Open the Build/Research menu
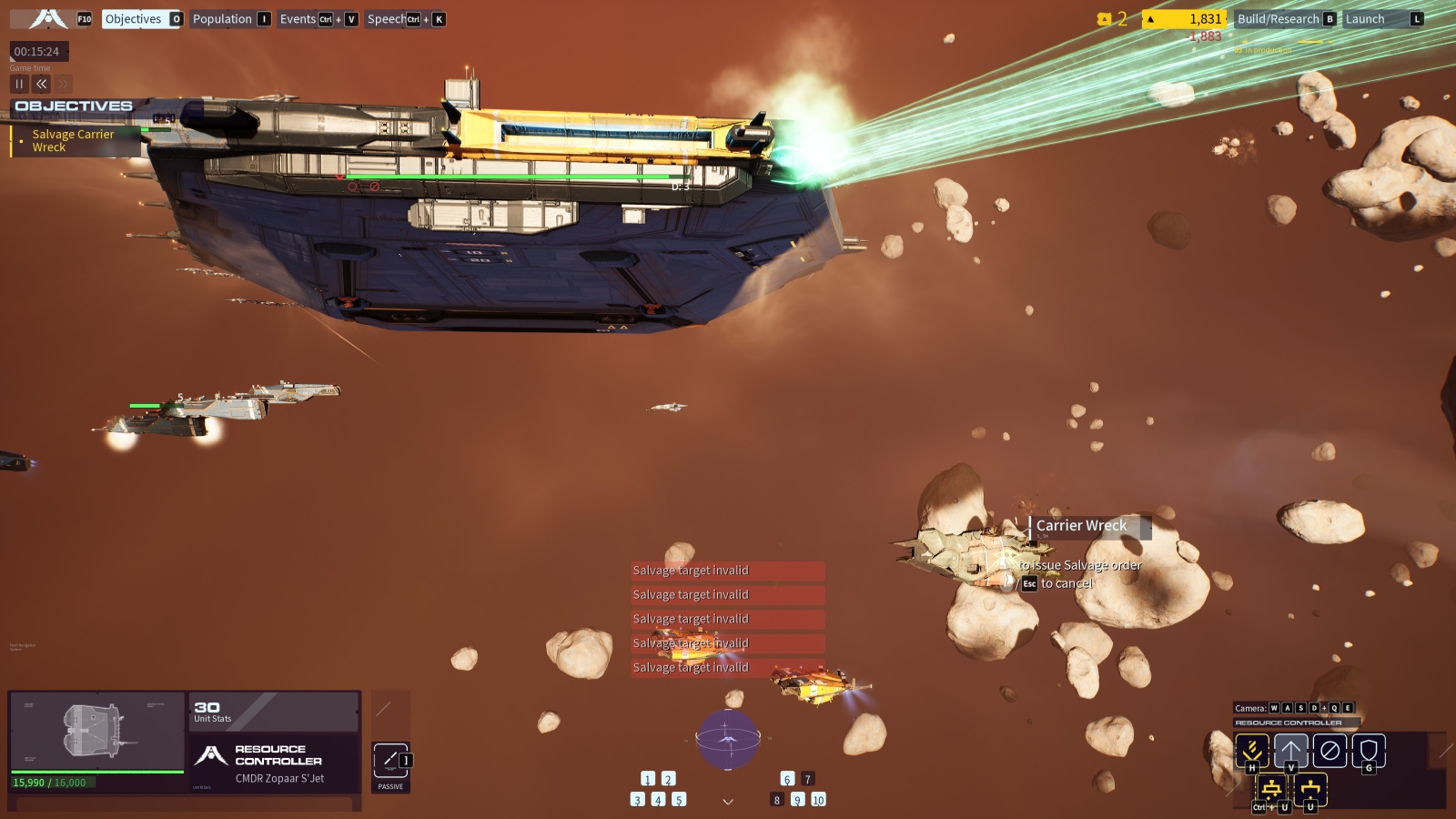 point(1278,19)
